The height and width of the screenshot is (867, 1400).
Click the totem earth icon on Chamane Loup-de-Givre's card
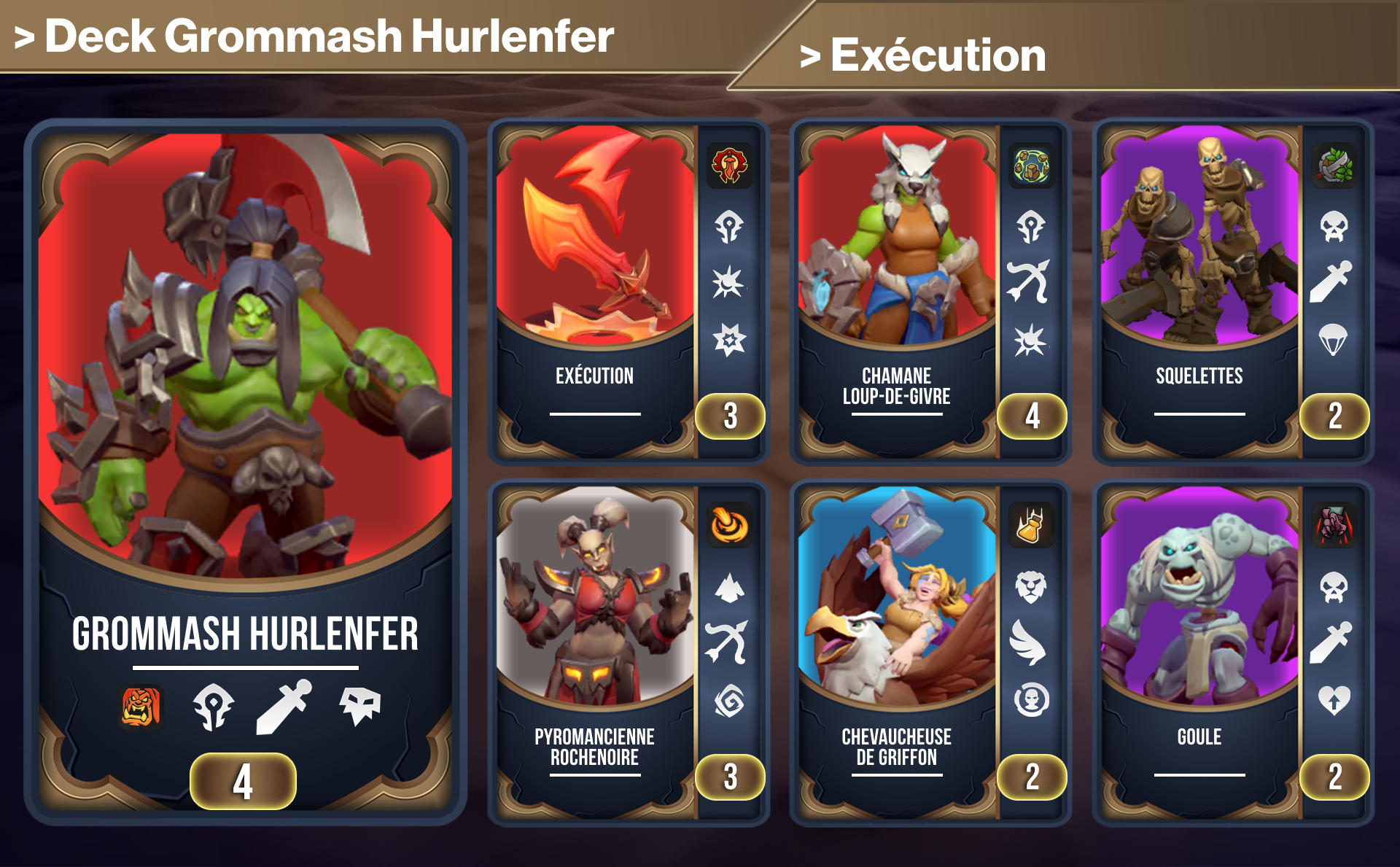click(x=1030, y=166)
